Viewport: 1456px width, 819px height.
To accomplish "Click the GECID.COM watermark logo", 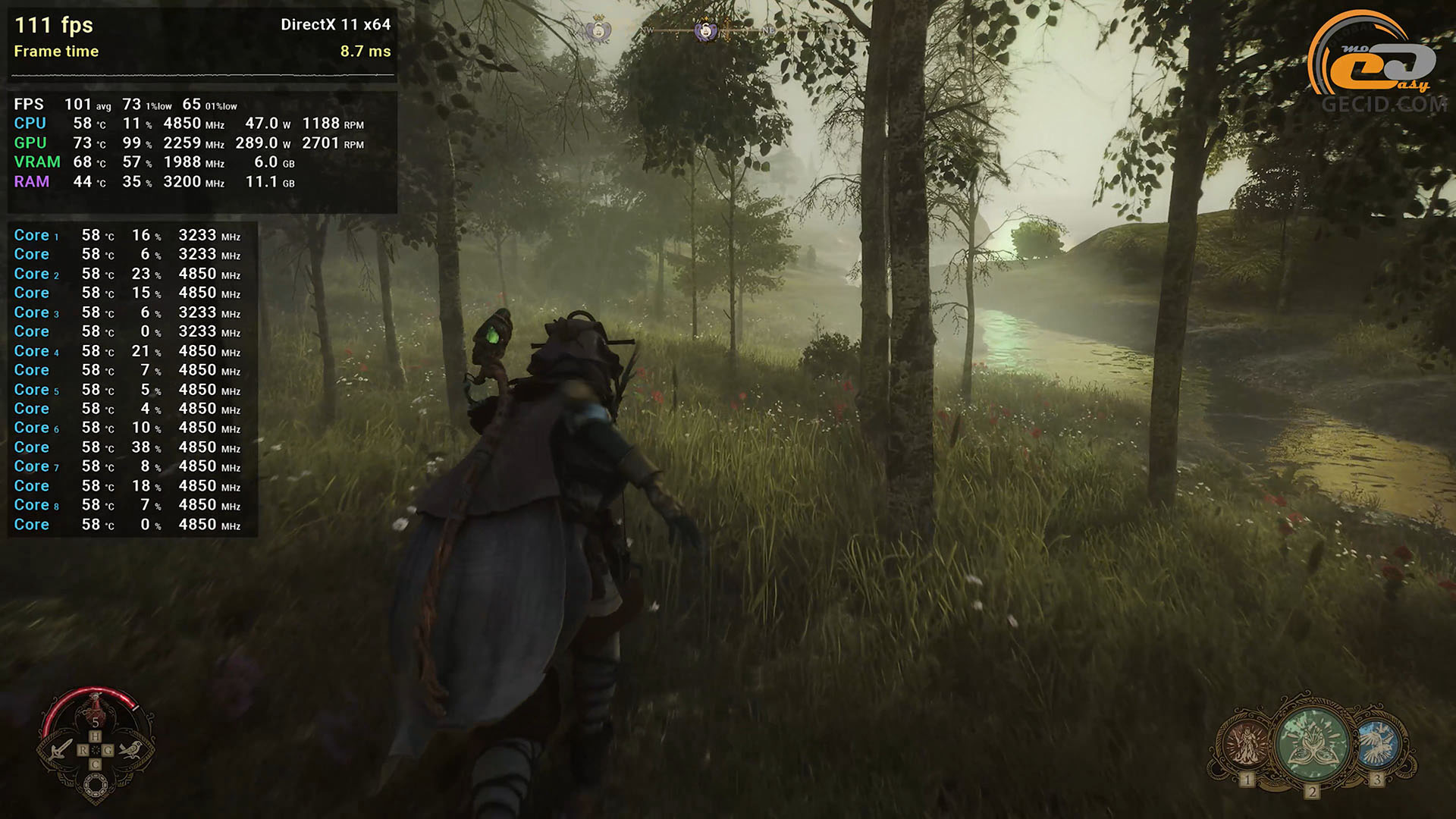I will pyautogui.click(x=1377, y=62).
